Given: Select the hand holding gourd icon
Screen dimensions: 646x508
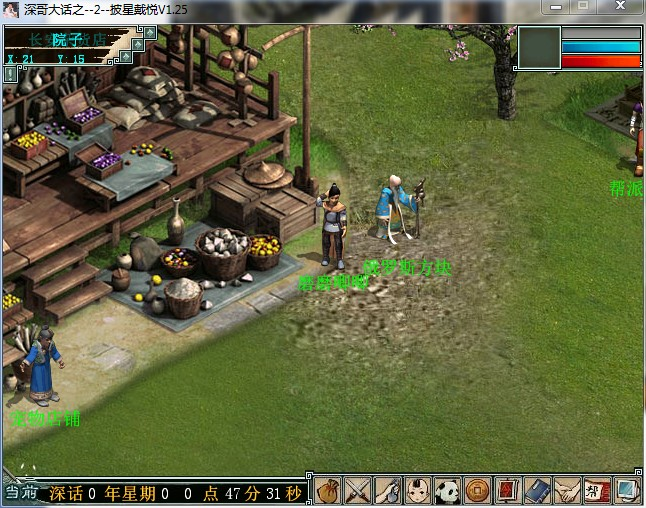Looking at the screenshot, I should tap(388, 491).
